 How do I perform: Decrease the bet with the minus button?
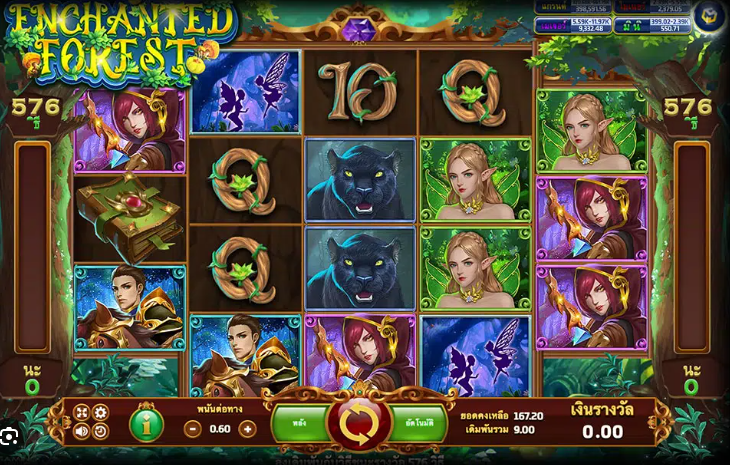pyautogui.click(x=194, y=428)
